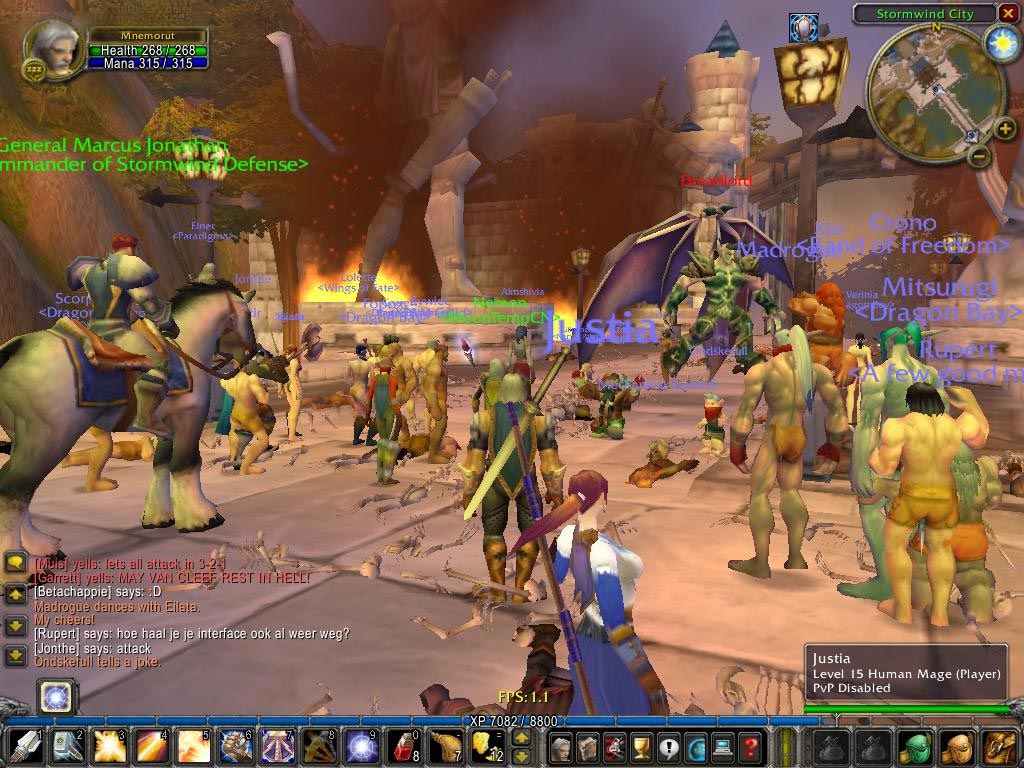Open the red question mark help button
Screen dimensions: 1024x768
749,747
